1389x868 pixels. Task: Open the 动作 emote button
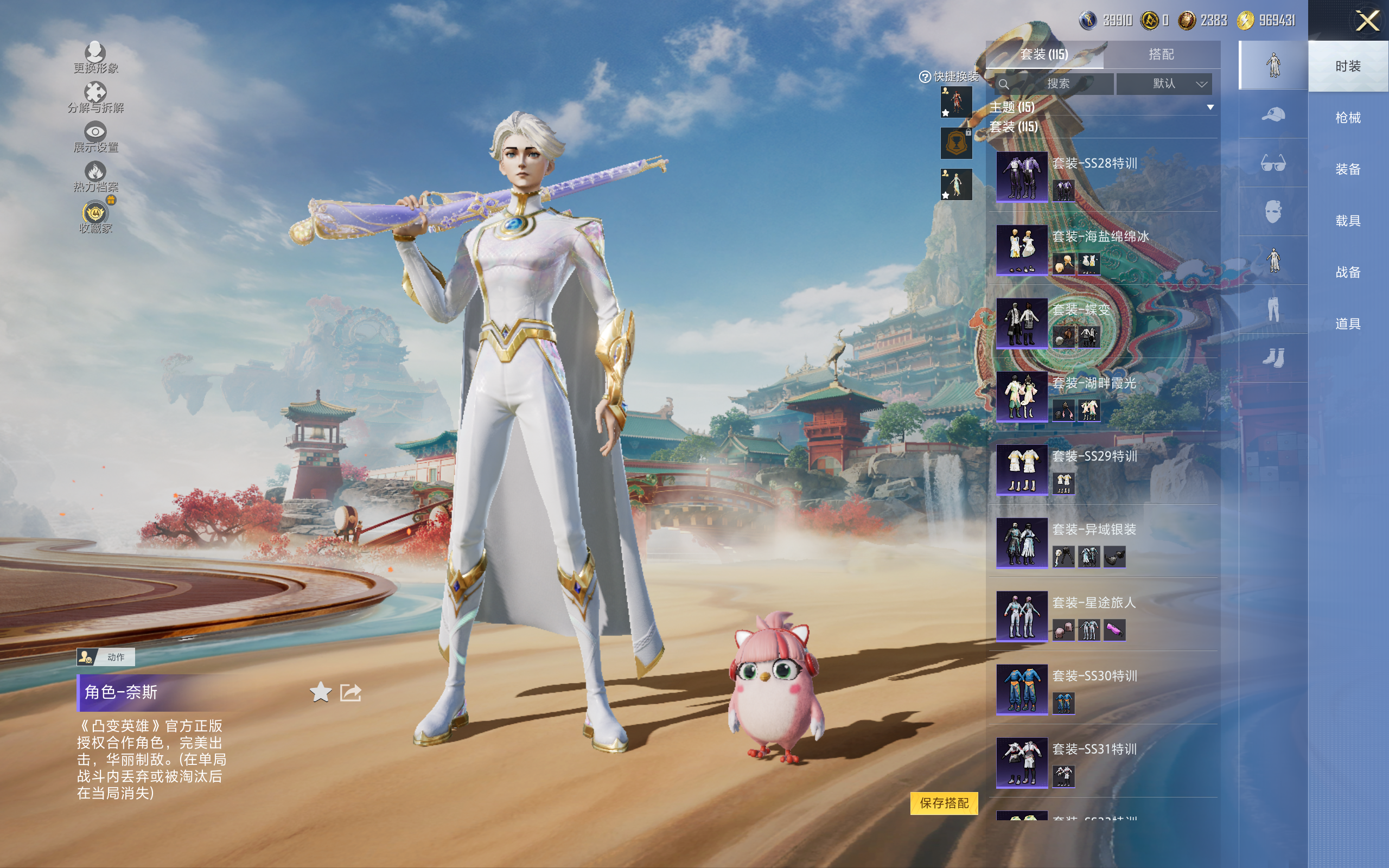click(106, 657)
